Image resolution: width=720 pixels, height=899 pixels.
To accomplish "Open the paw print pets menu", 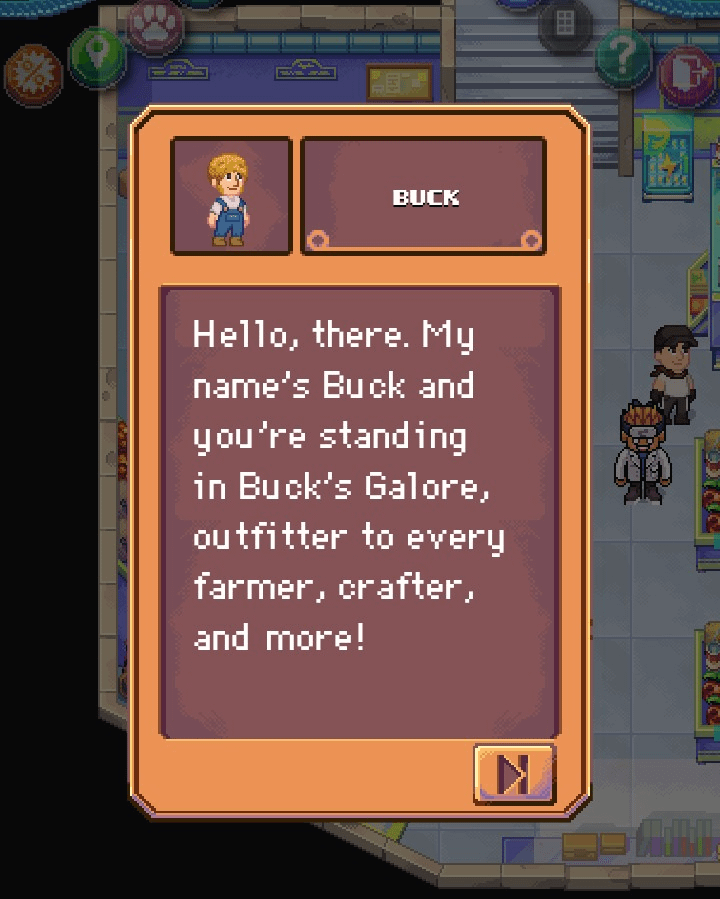I will pos(153,28).
